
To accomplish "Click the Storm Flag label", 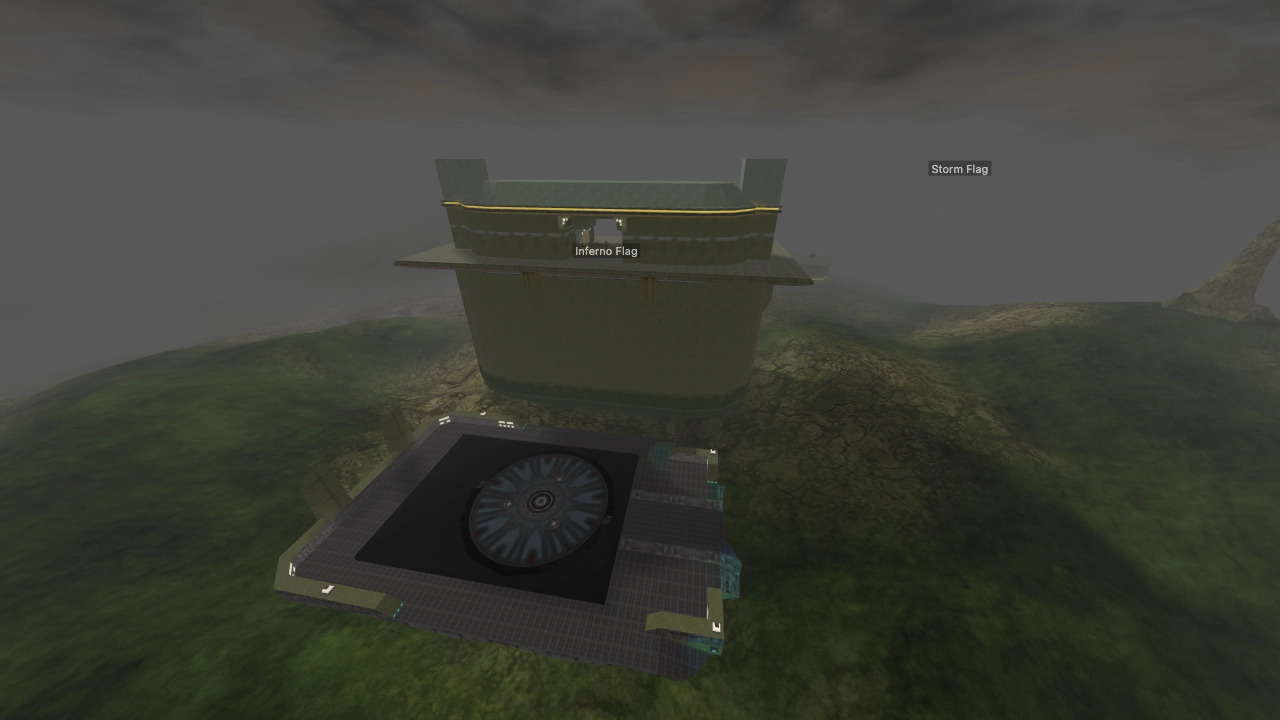I will pyautogui.click(x=959, y=168).
